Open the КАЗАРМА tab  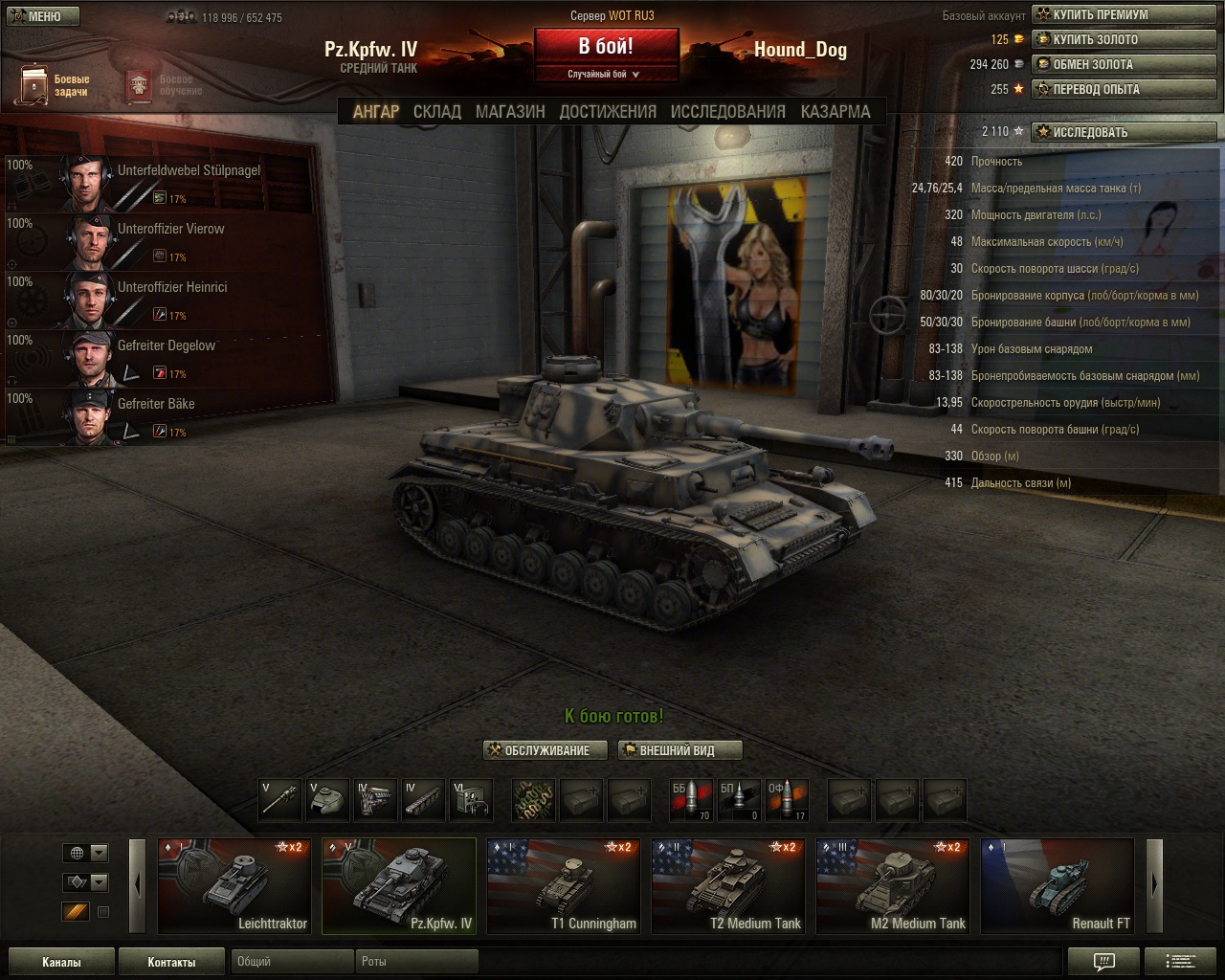pyautogui.click(x=835, y=112)
